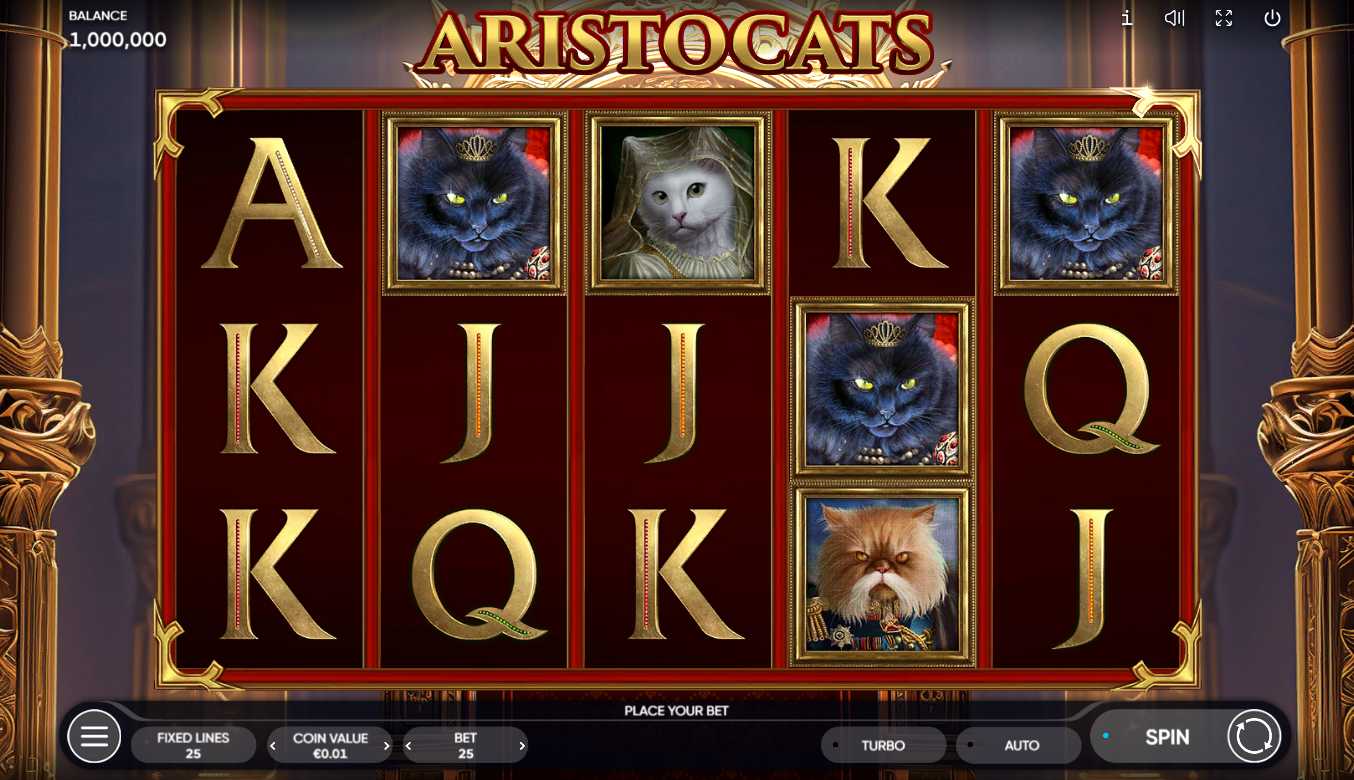The height and width of the screenshot is (780, 1354).
Task: Open the hamburger menu
Action: click(x=94, y=738)
